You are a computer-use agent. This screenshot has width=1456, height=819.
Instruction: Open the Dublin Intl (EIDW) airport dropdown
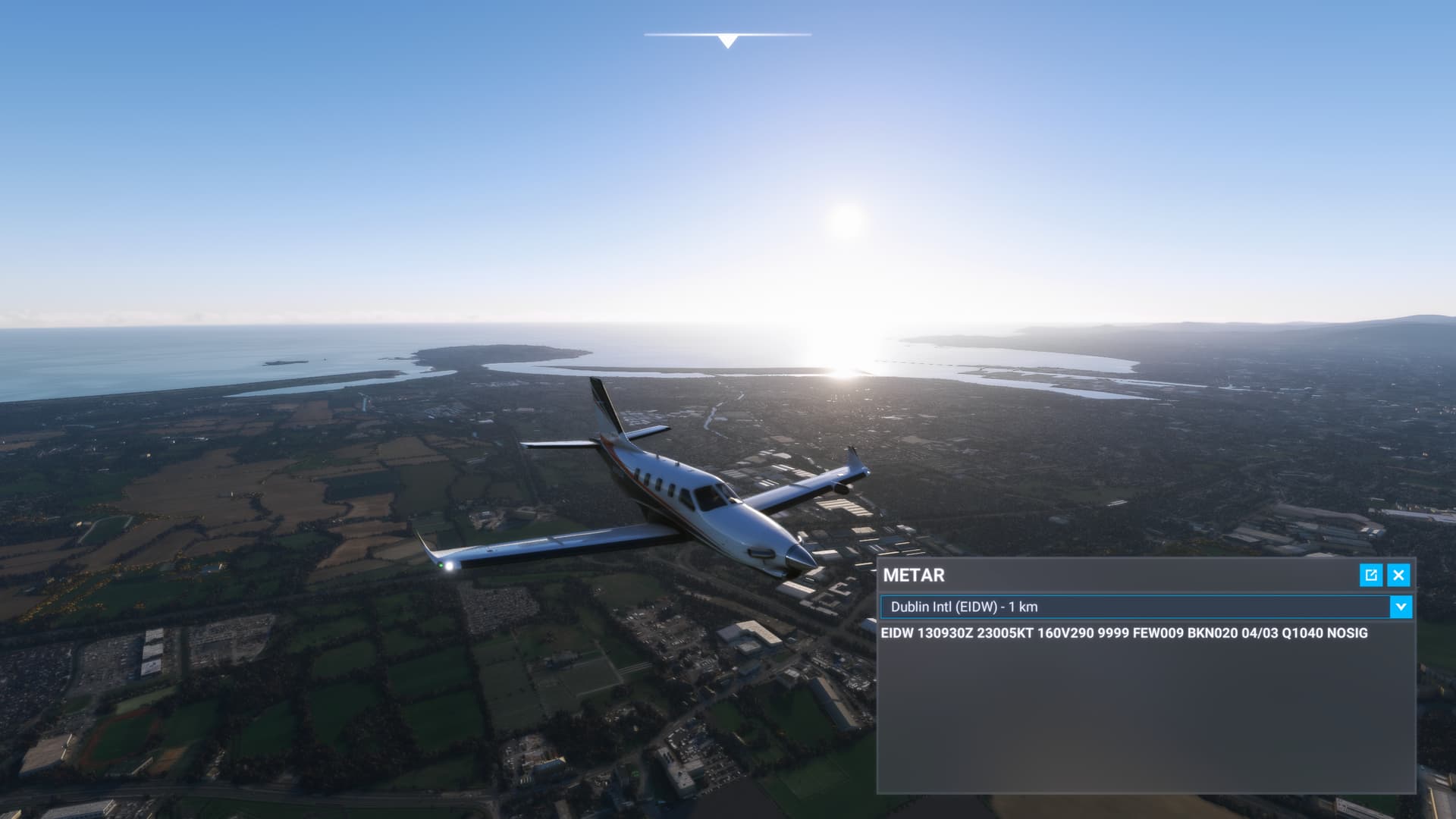(1401, 607)
